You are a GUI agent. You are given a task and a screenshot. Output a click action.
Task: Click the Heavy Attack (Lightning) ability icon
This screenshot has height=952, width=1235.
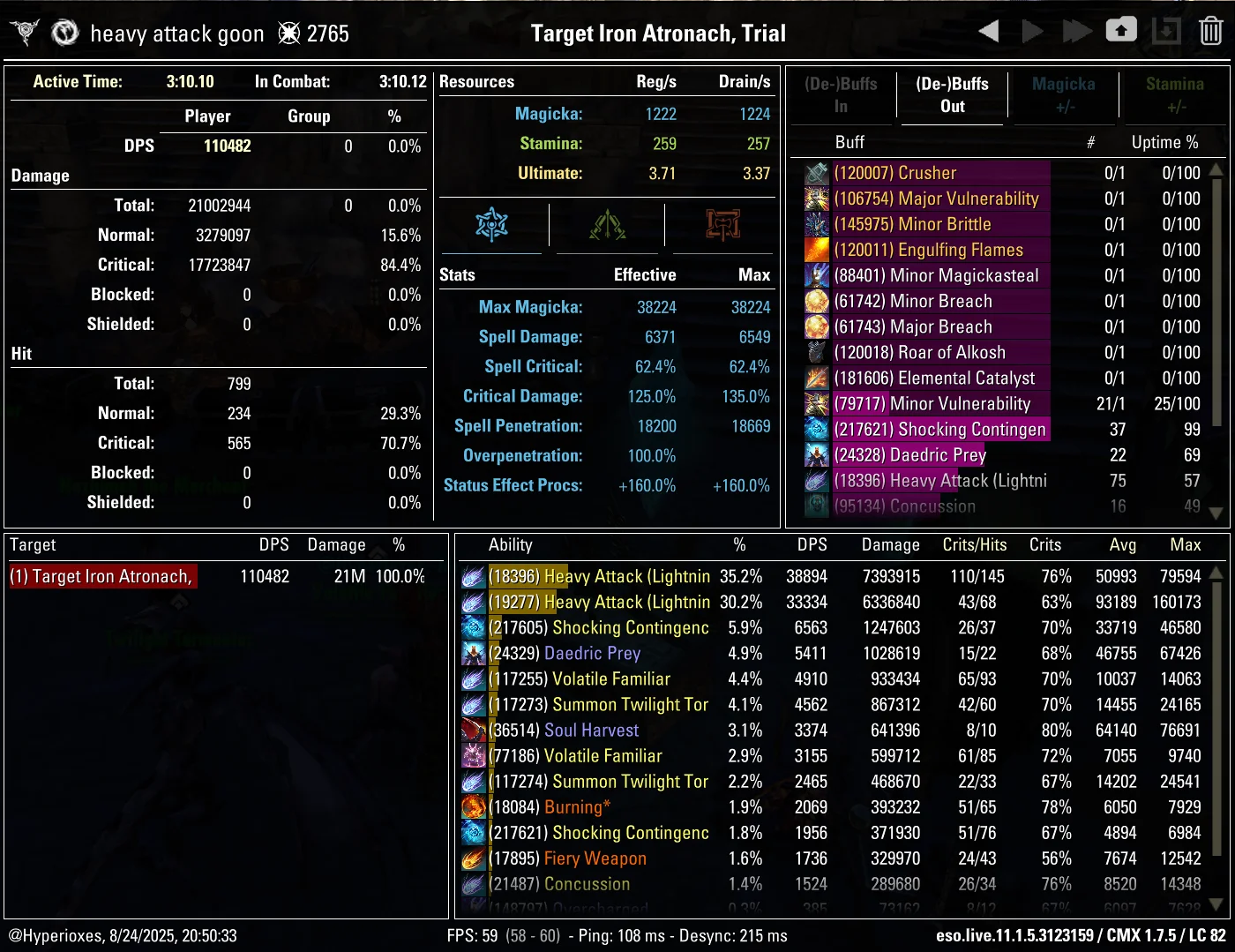click(x=474, y=576)
